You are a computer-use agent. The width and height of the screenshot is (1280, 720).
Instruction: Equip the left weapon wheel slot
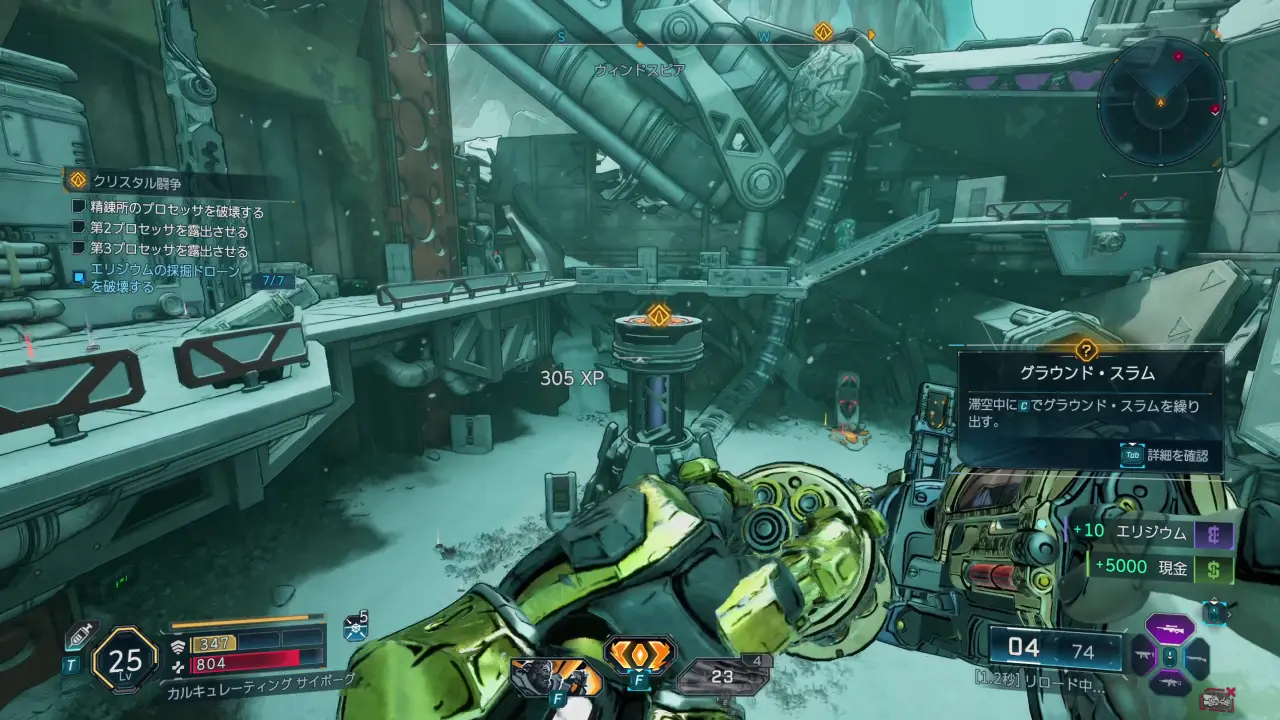pos(1142,657)
